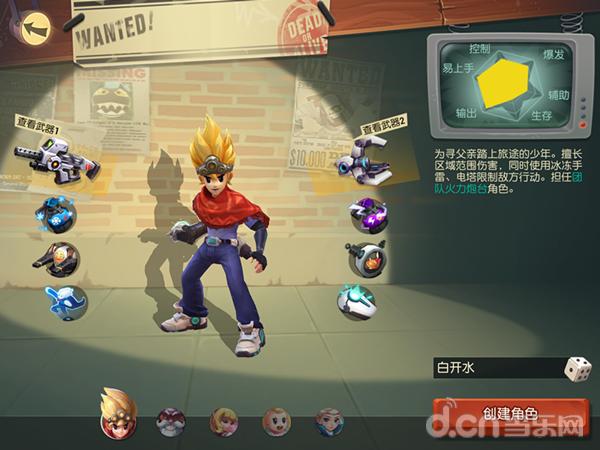Inspect the blue sliding figure skill icon

coord(65,302)
